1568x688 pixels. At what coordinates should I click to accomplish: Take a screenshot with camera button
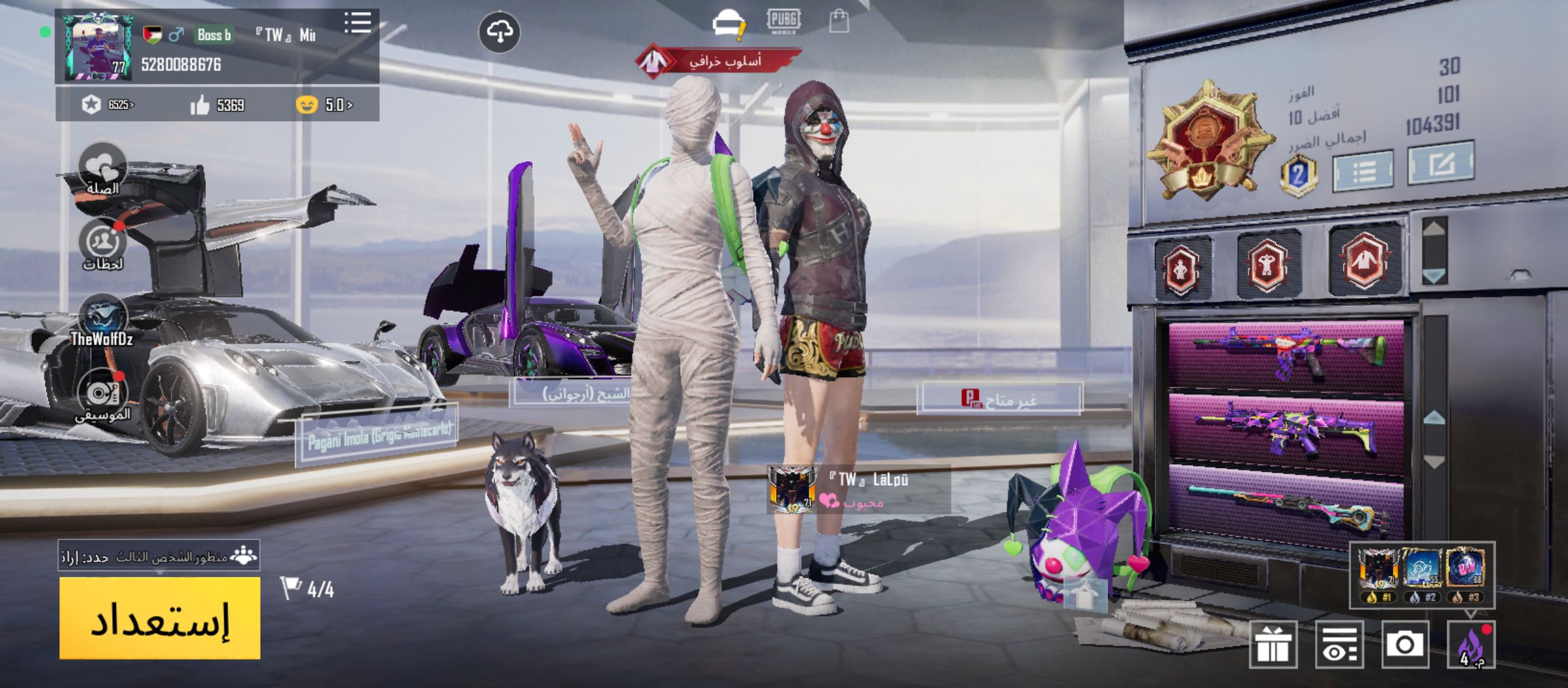(1405, 645)
